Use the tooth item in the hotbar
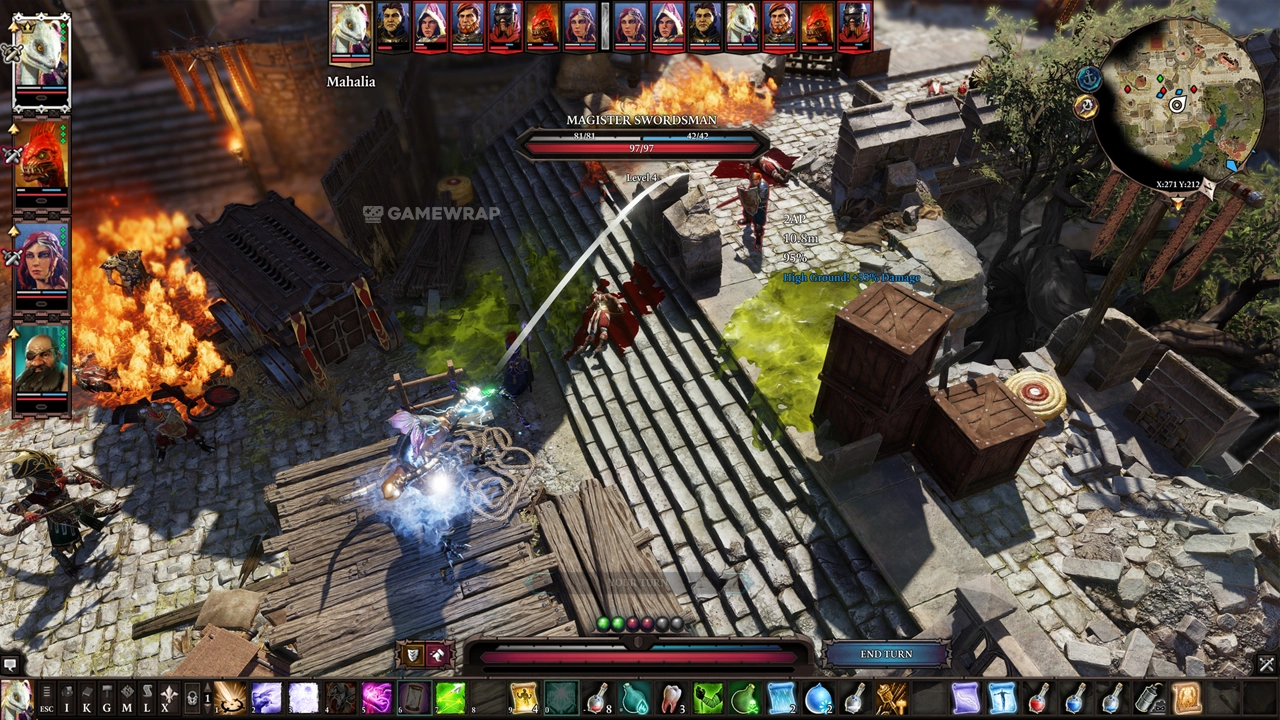The width and height of the screenshot is (1280, 720). (671, 698)
